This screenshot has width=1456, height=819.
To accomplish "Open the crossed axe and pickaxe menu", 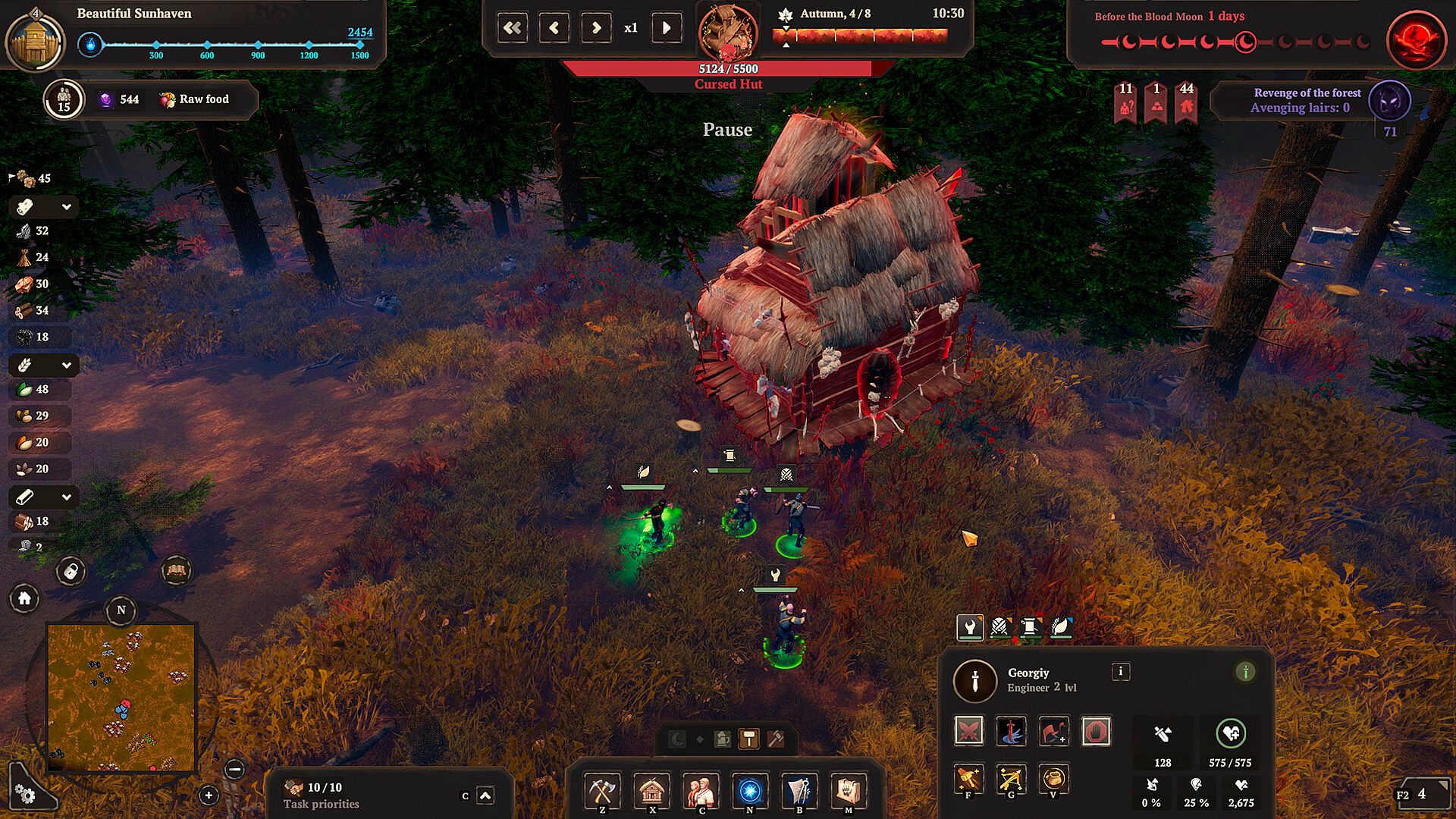I will coord(602,791).
